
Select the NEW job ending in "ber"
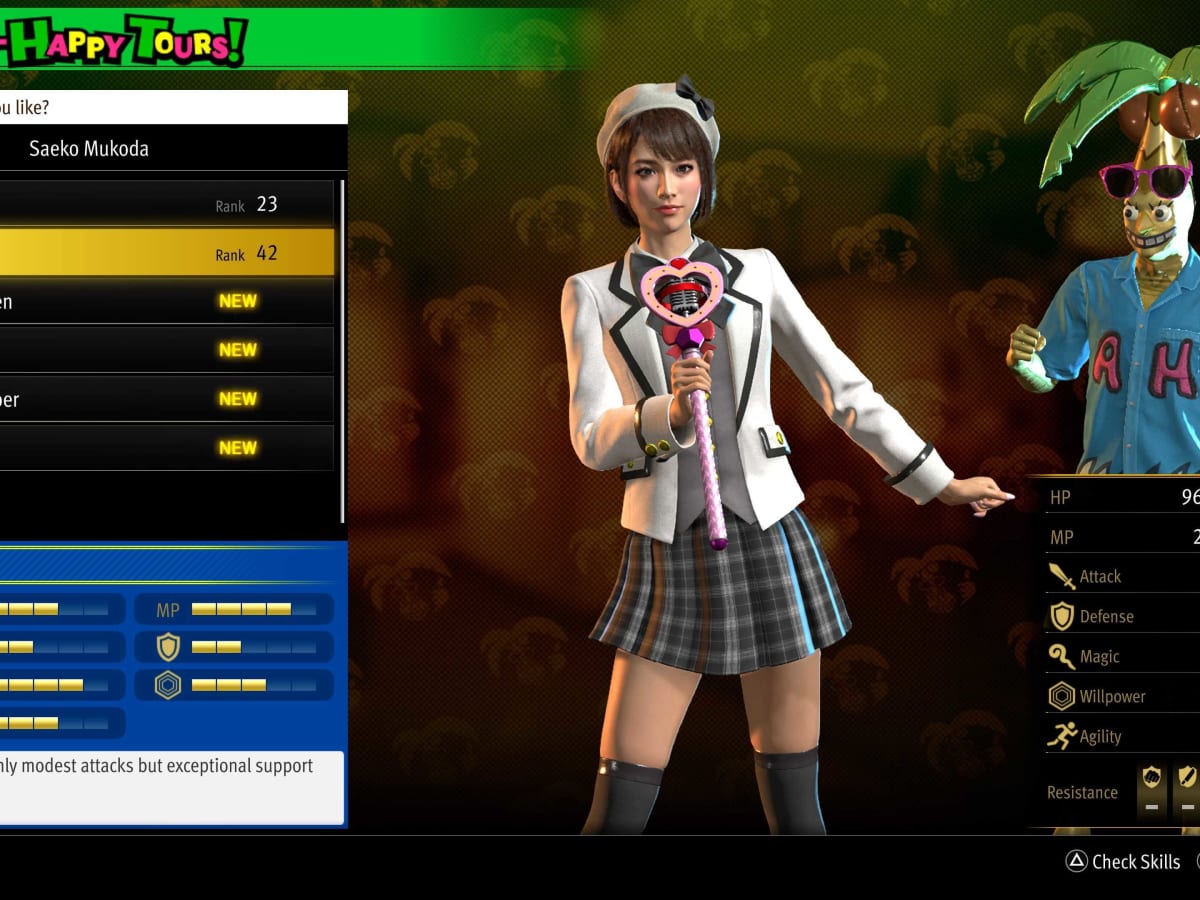click(166, 399)
